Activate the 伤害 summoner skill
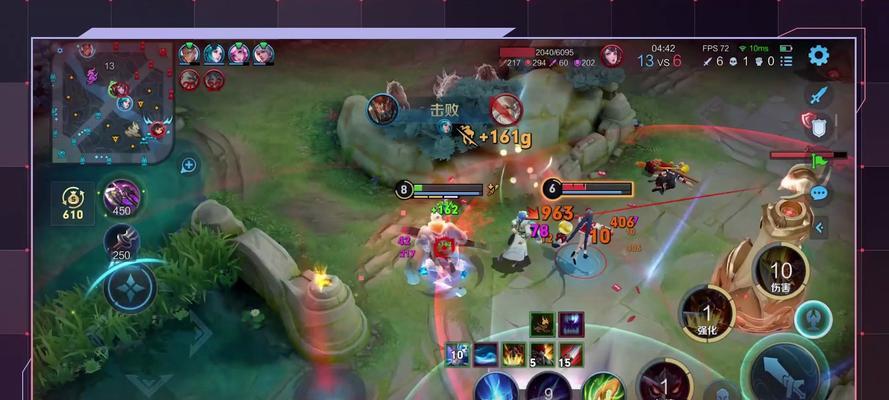Image resolution: width=889 pixels, height=400 pixels. (x=780, y=271)
